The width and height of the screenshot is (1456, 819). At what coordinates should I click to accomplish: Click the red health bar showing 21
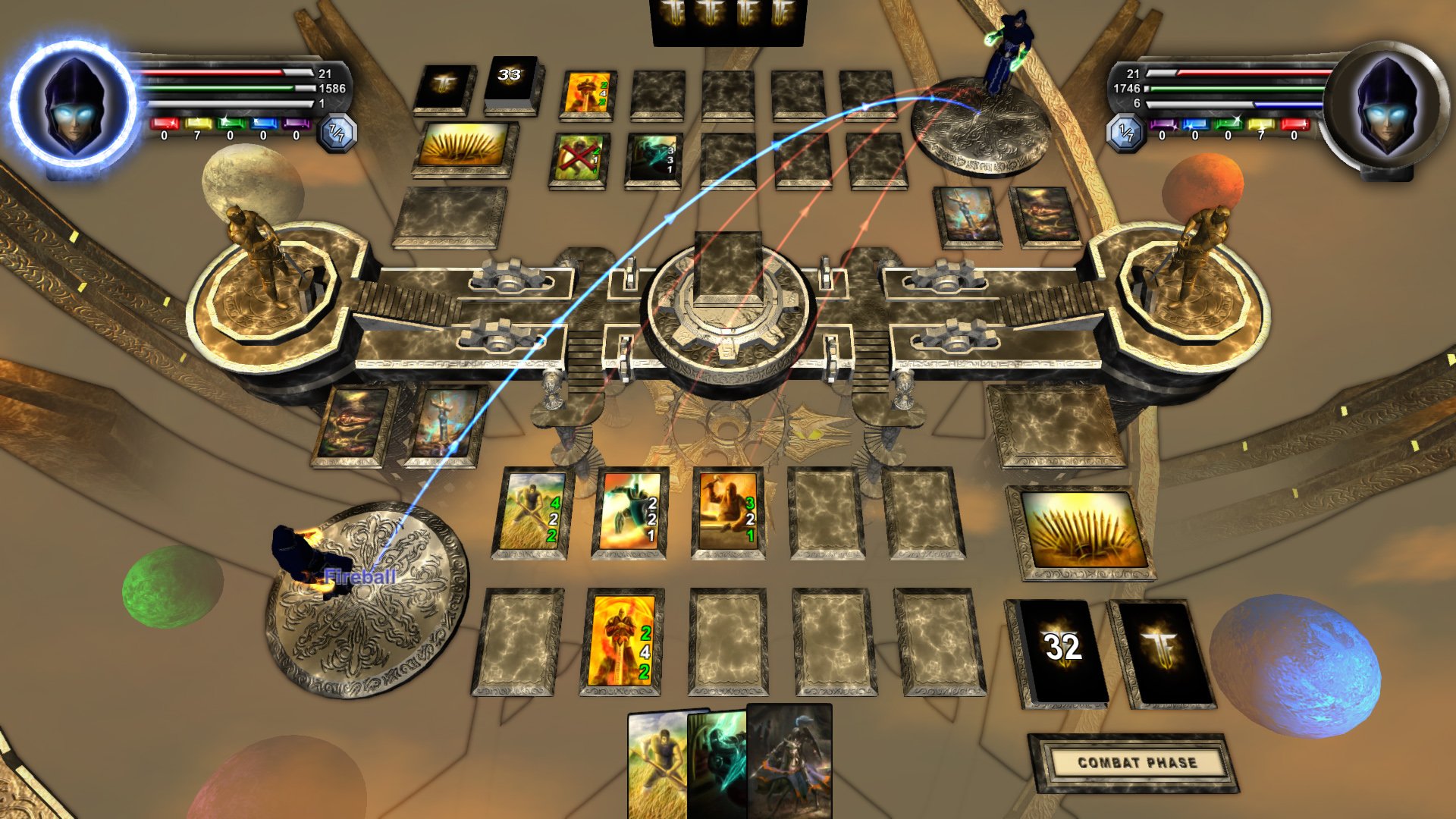point(220,73)
